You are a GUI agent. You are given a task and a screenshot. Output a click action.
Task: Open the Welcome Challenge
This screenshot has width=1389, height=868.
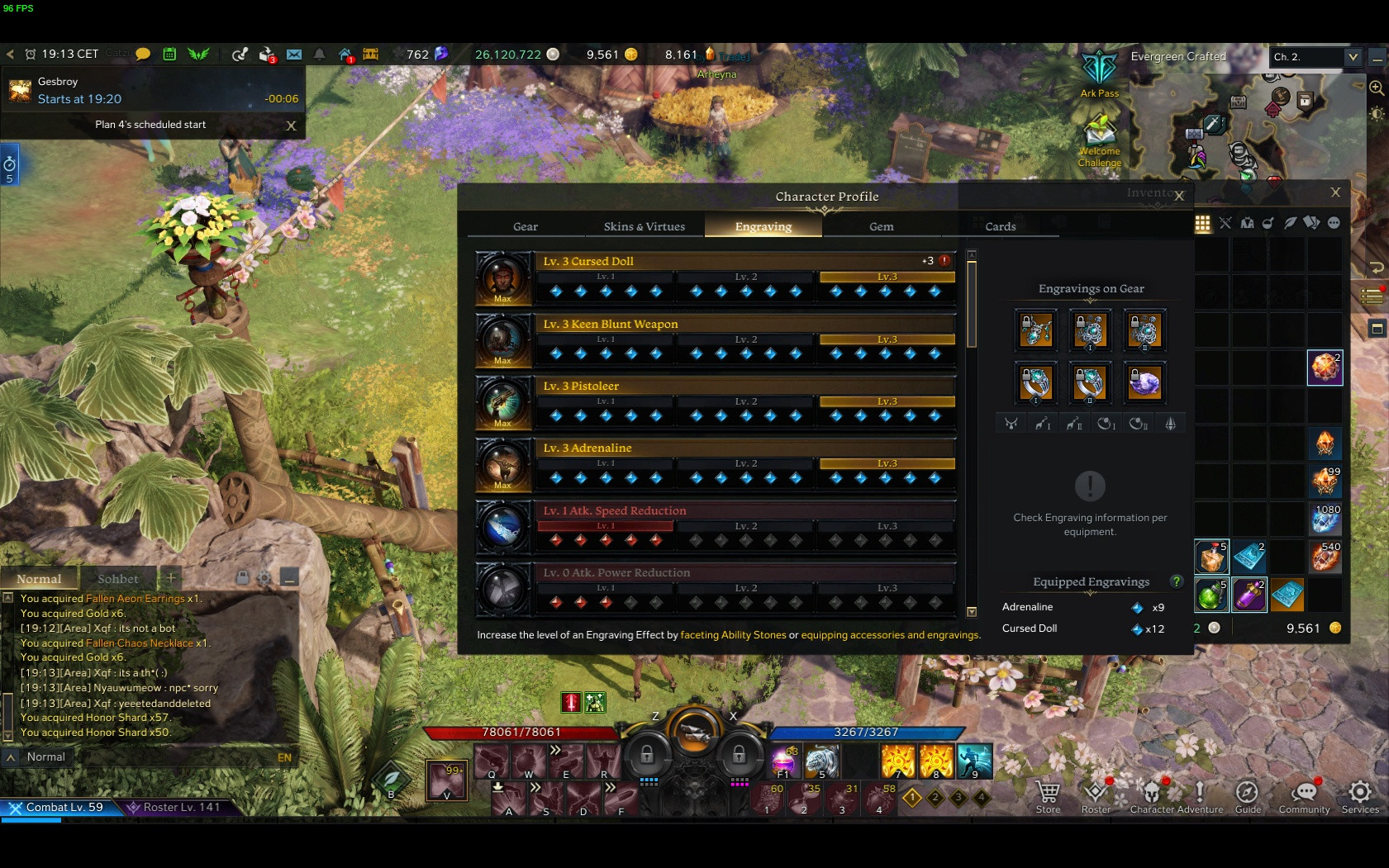tap(1099, 140)
